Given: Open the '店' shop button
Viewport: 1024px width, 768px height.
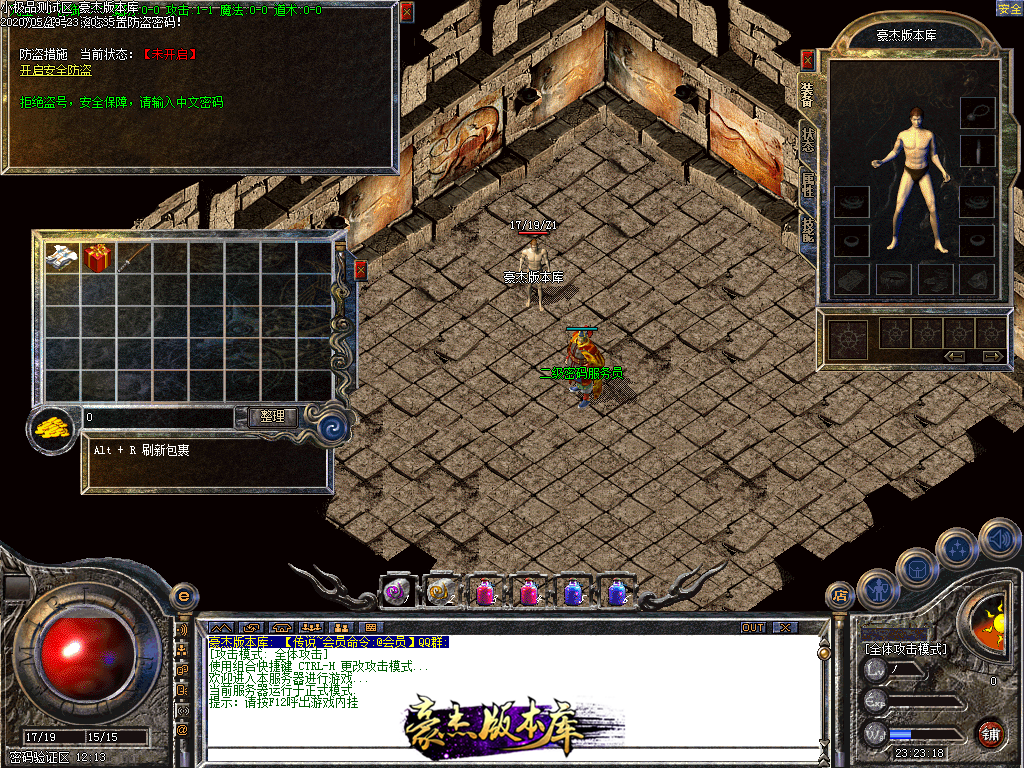Looking at the screenshot, I should click(840, 595).
